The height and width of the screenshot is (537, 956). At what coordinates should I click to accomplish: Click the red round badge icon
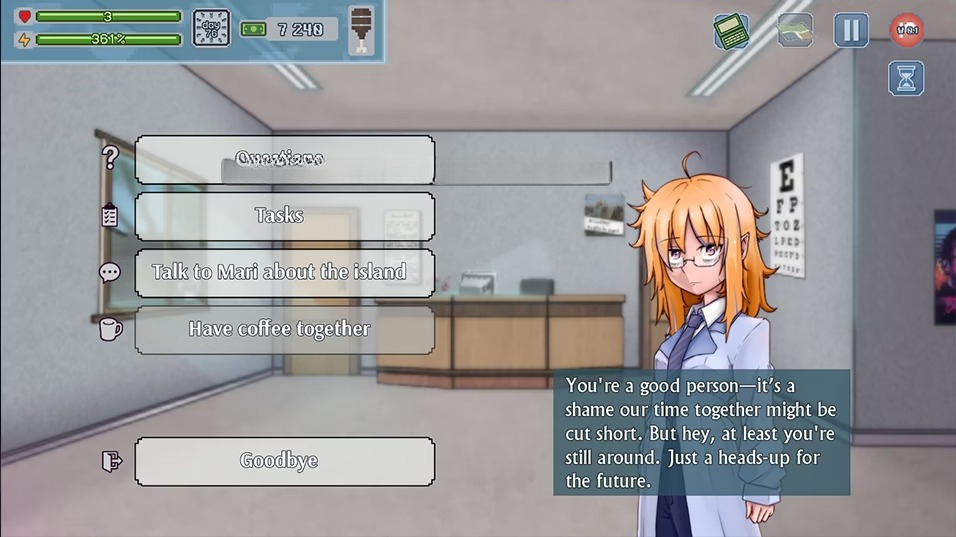(907, 30)
